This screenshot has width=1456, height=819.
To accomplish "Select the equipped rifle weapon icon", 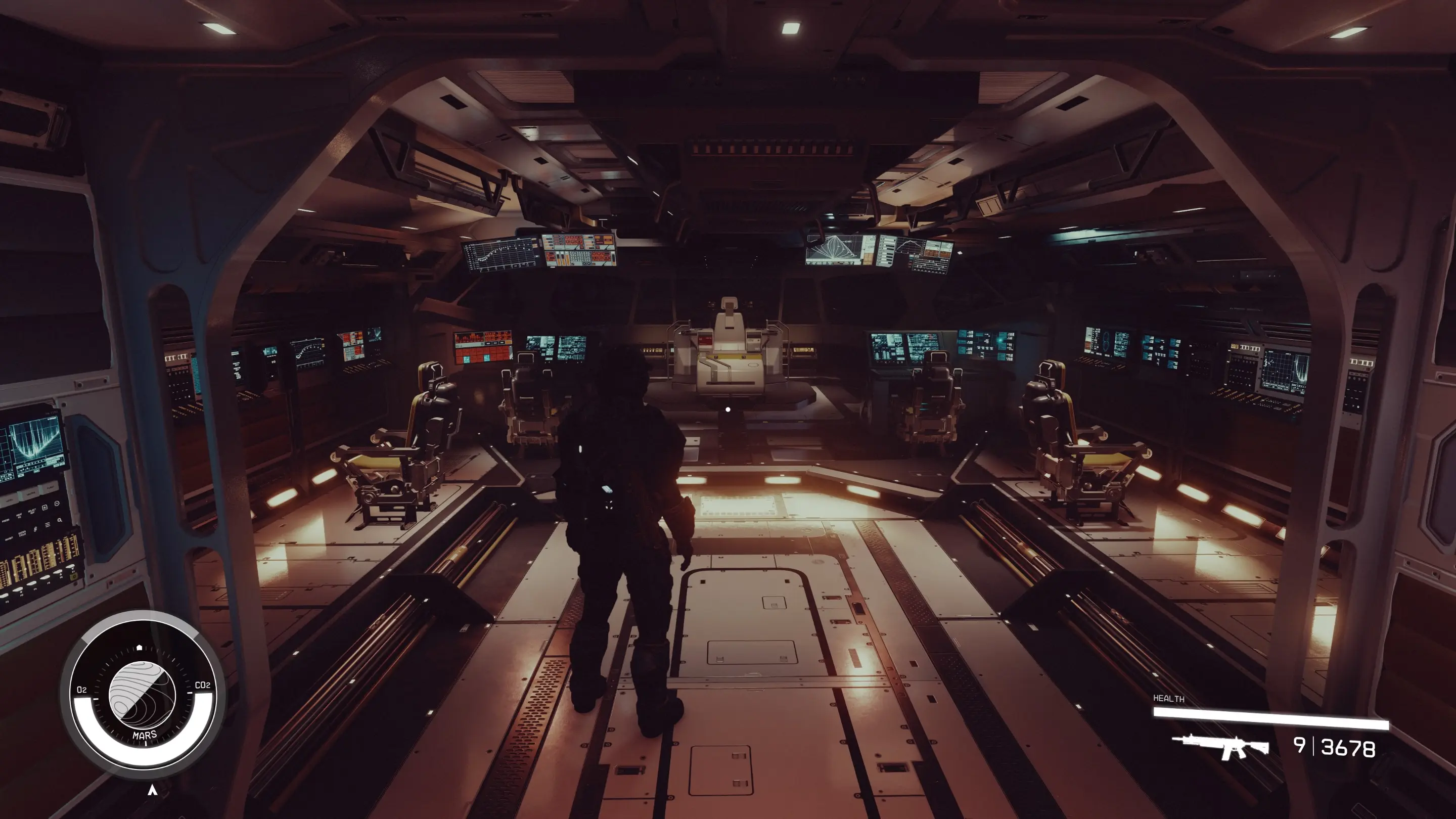I will (1220, 746).
